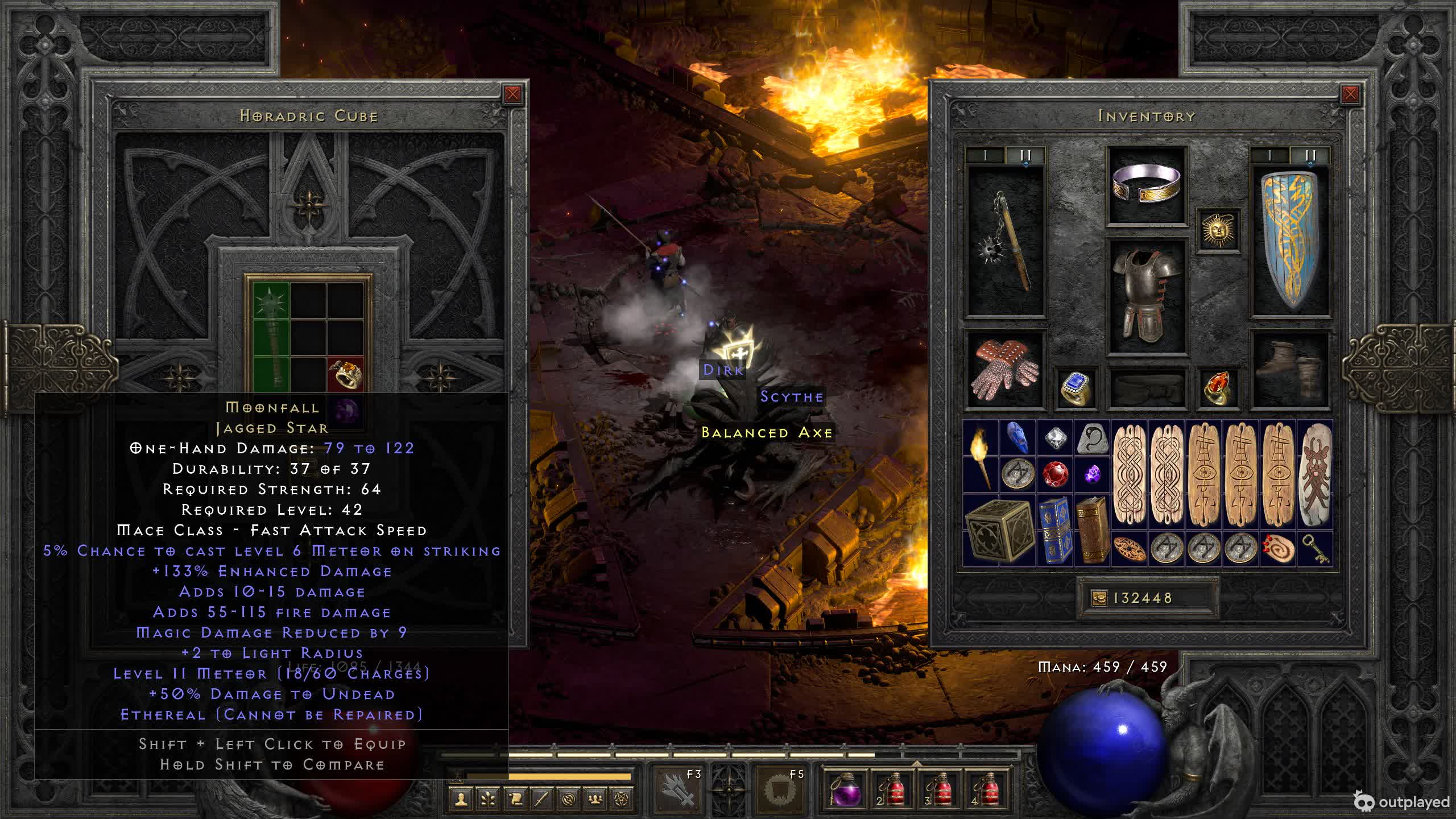
Task: Select the chainmail gloves slot
Action: point(1006,370)
